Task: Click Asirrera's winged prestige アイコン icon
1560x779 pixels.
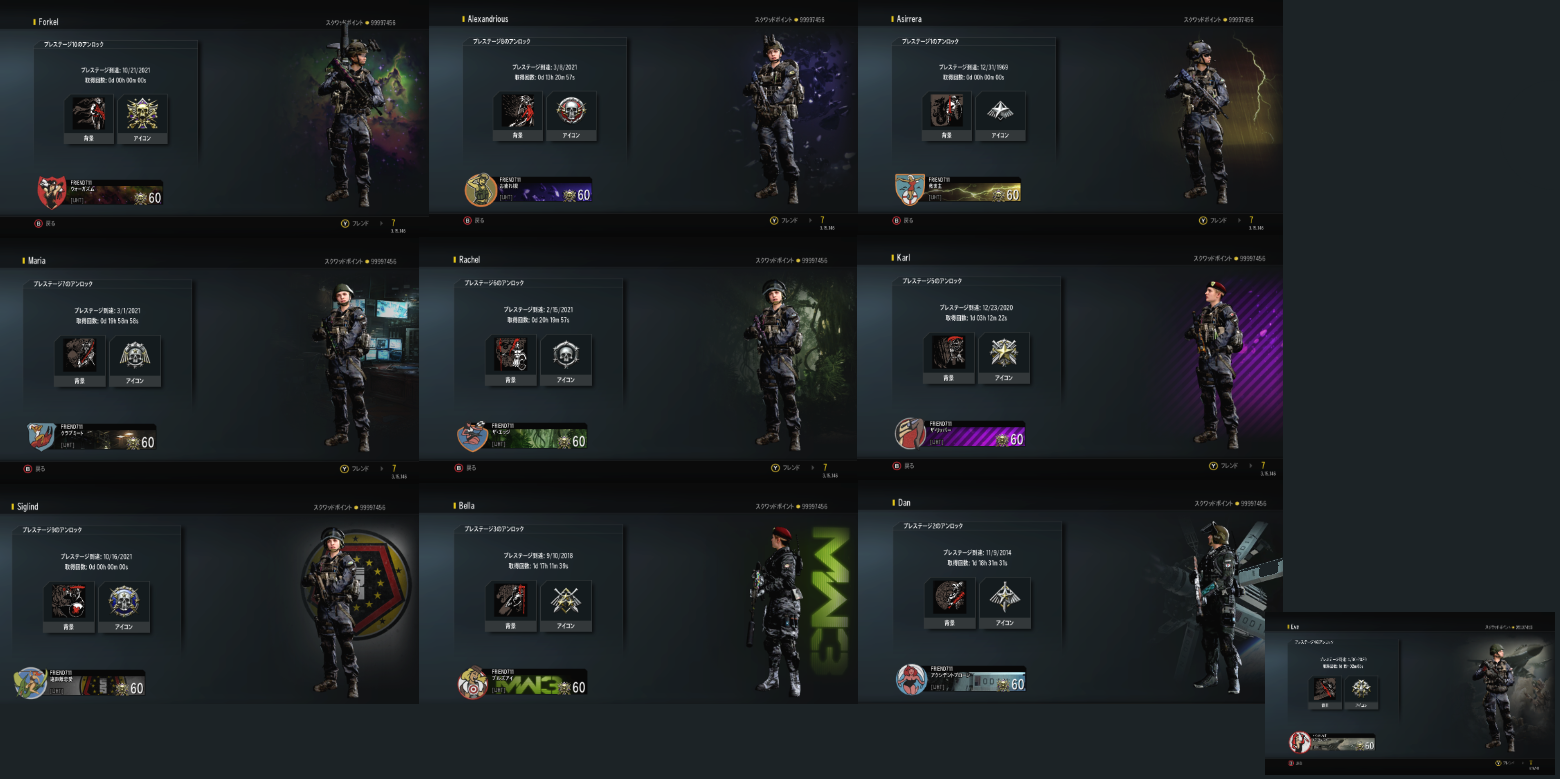Action: 1000,110
